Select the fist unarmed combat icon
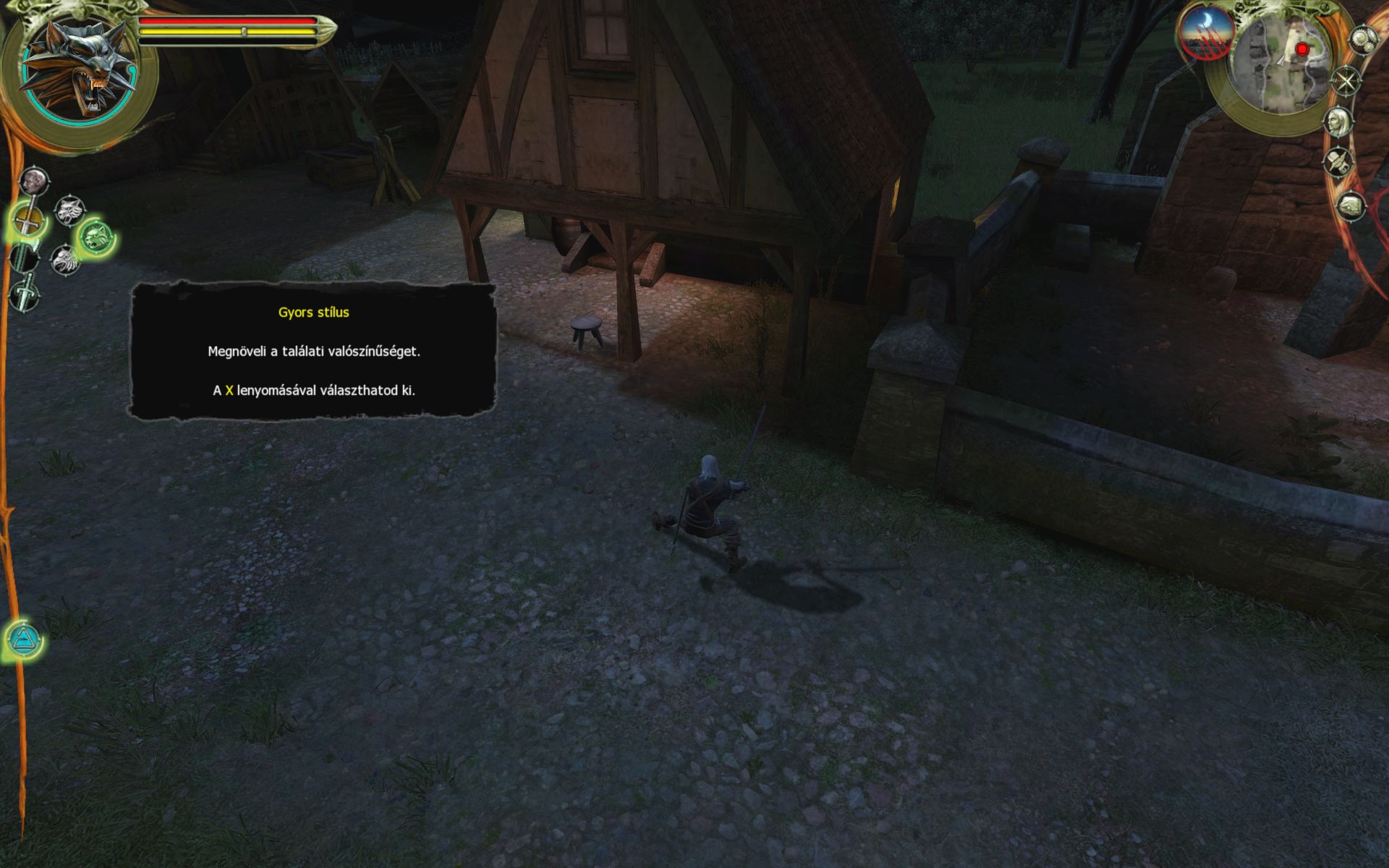Image resolution: width=1389 pixels, height=868 pixels. click(33, 181)
